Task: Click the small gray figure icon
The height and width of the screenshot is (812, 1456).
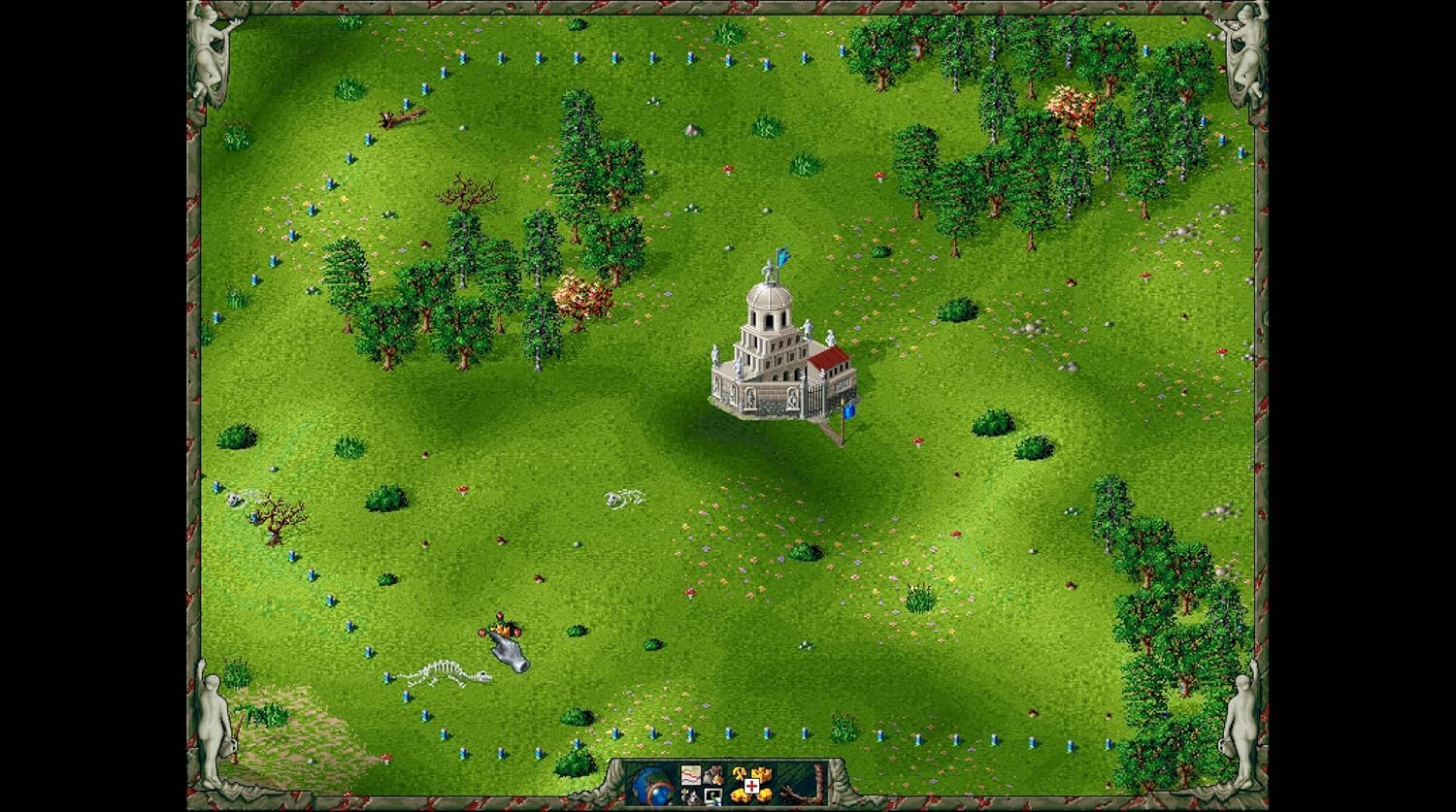Action: (x=690, y=797)
